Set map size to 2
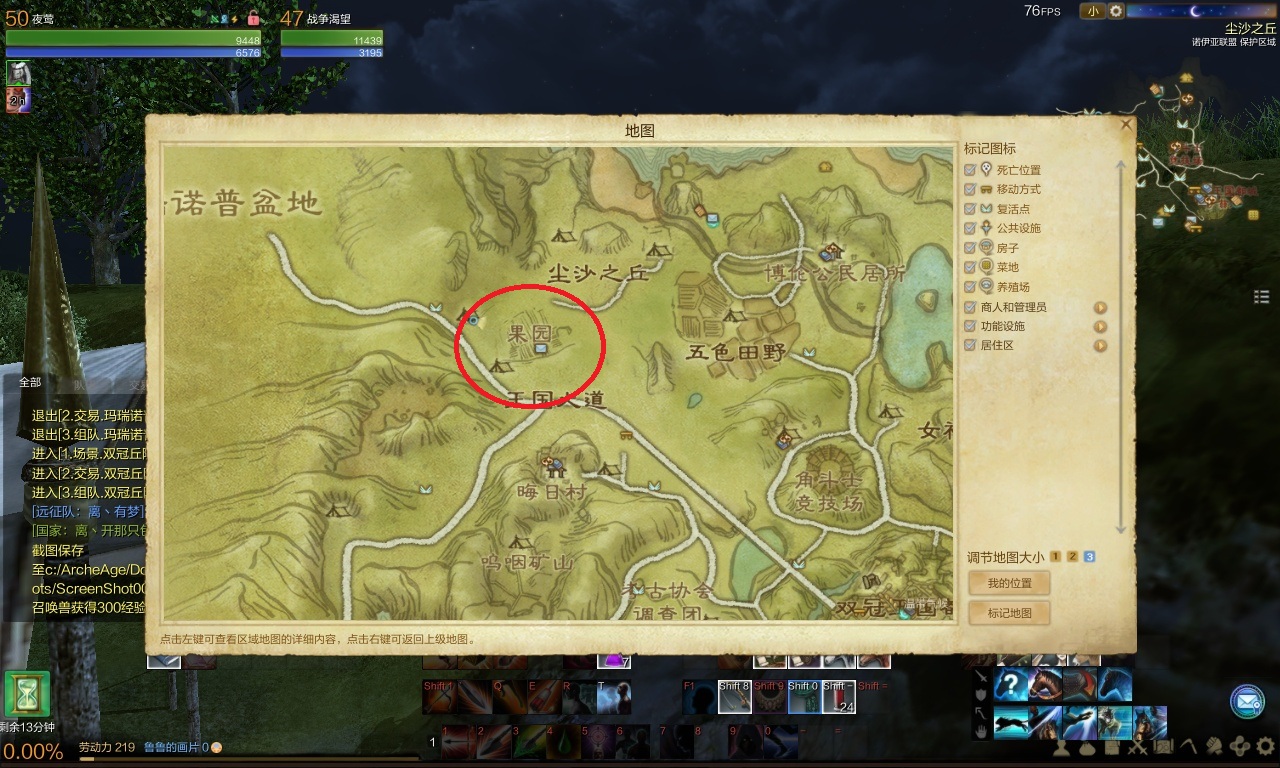Viewport: 1280px width, 768px height. coord(1072,557)
